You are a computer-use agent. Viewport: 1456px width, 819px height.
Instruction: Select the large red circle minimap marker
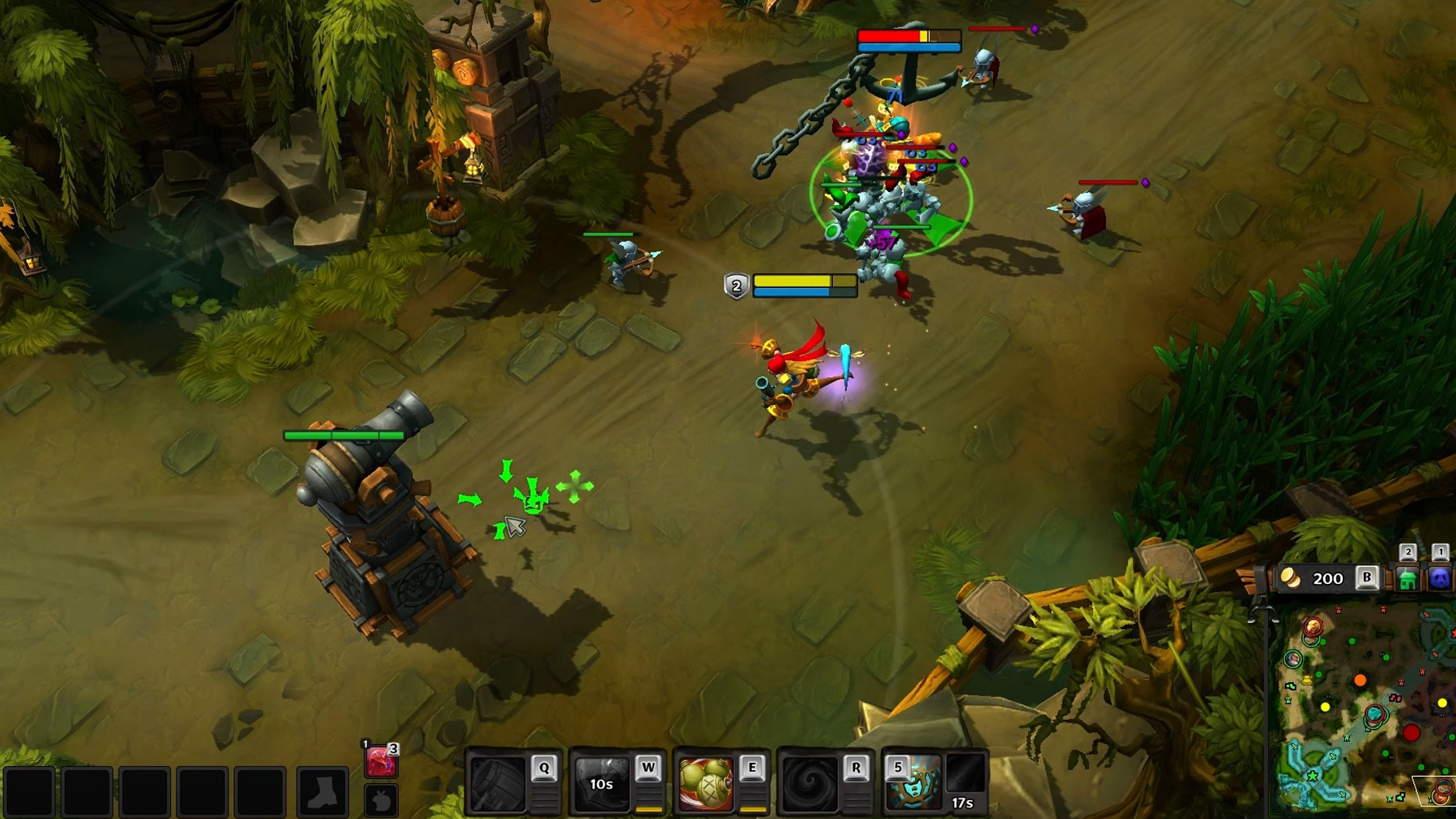click(1411, 732)
